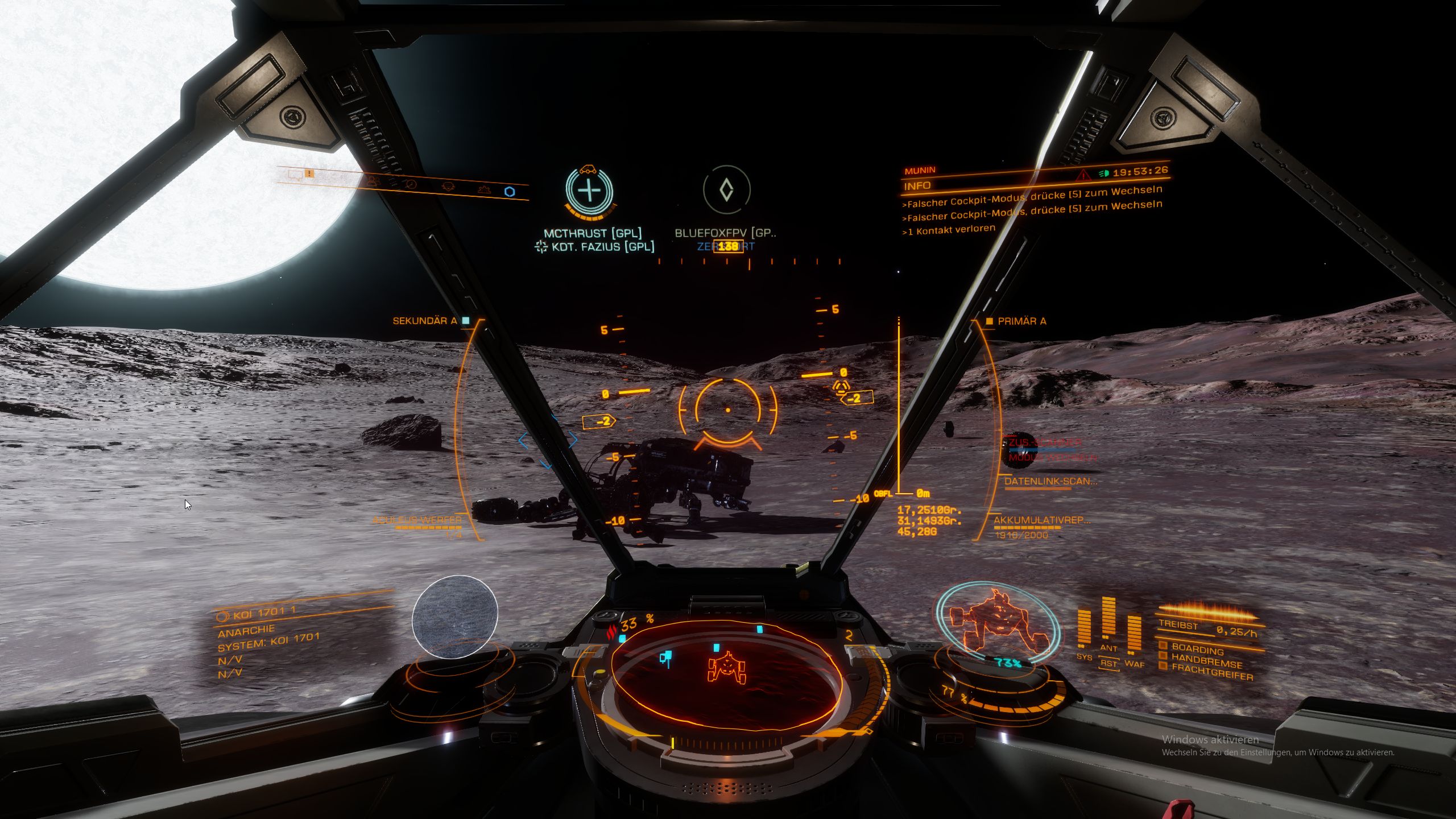Select the blue hexagon squadron tab
The width and height of the screenshot is (1456, 819).
click(x=510, y=192)
